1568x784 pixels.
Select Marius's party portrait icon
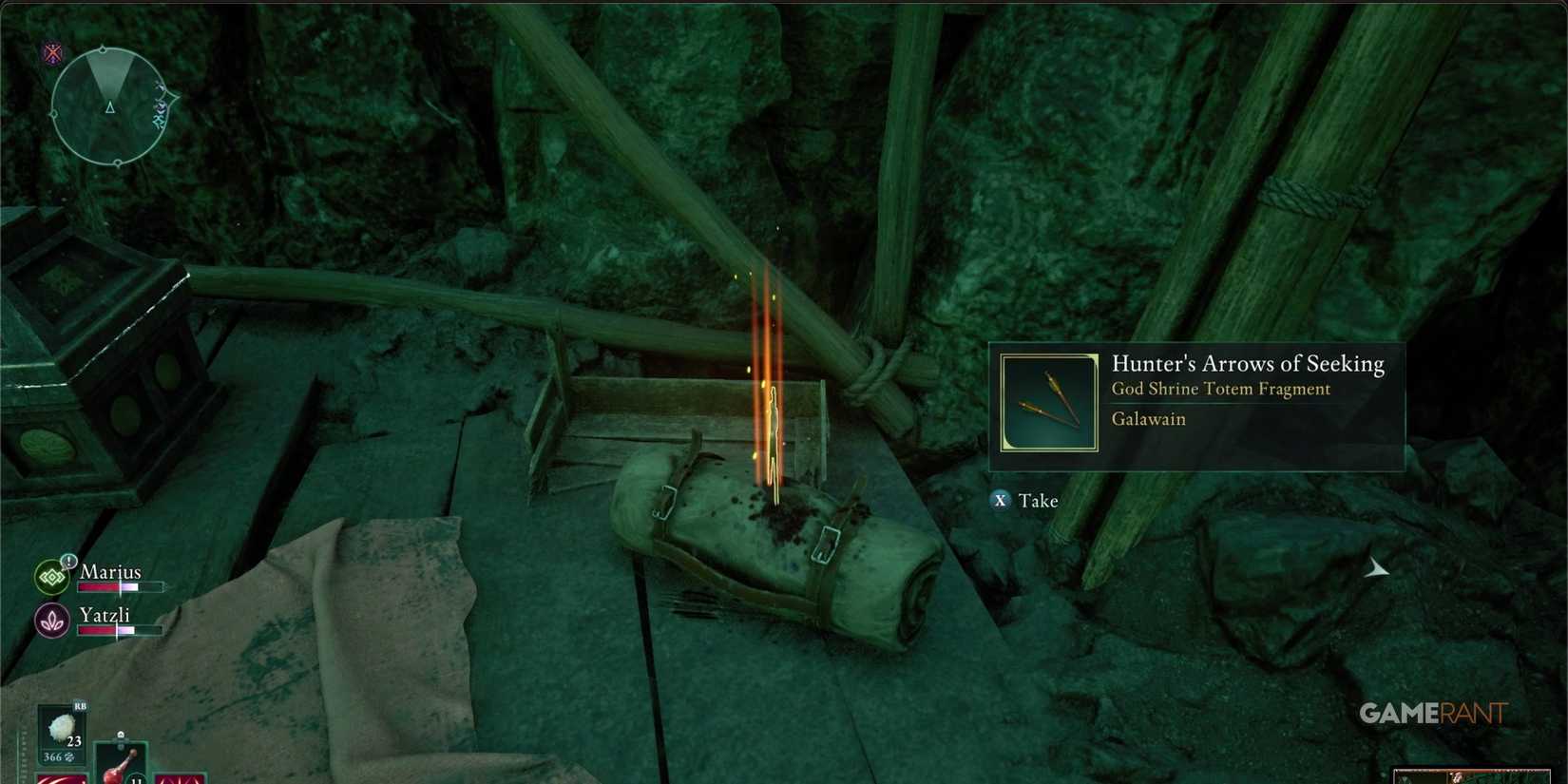coord(52,576)
